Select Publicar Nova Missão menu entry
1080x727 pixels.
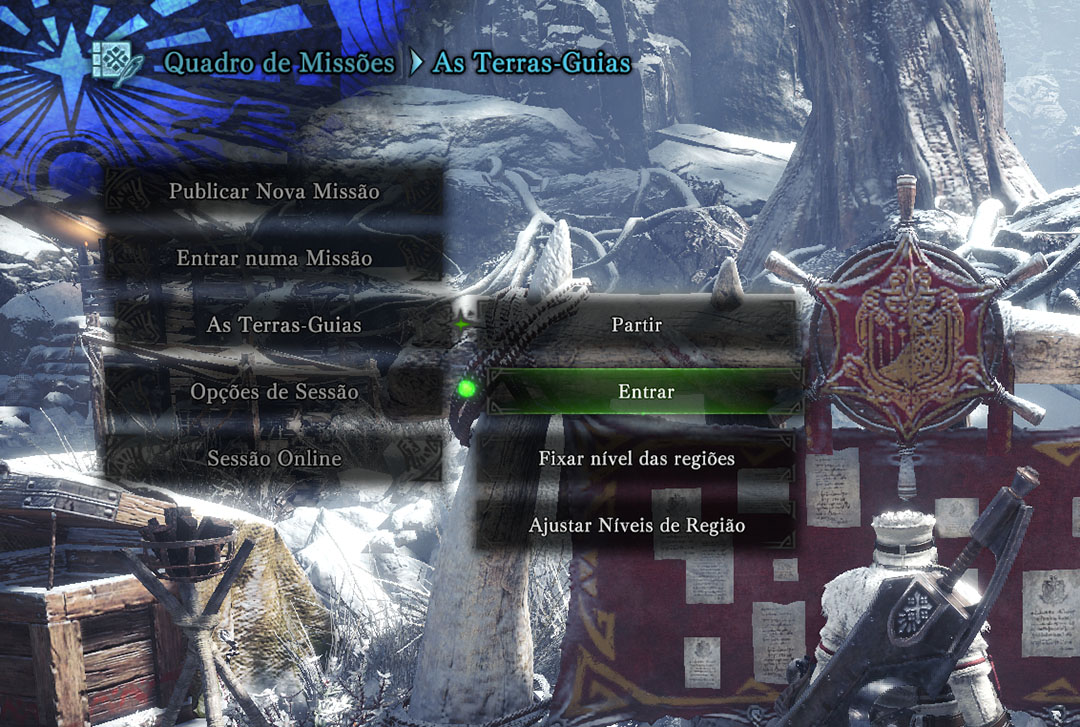pyautogui.click(x=274, y=191)
